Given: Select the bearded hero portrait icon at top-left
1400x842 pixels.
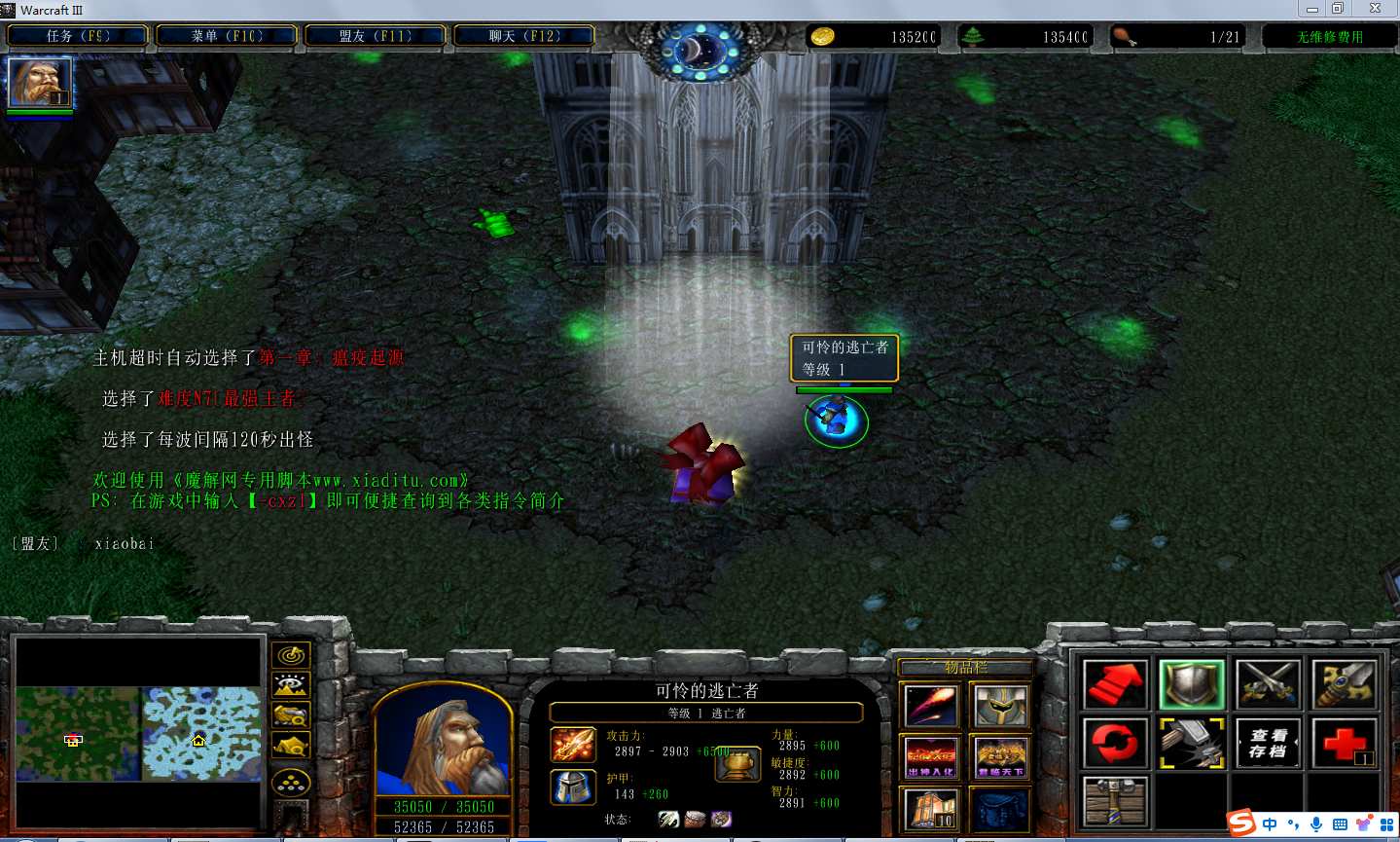Looking at the screenshot, I should click(40, 82).
